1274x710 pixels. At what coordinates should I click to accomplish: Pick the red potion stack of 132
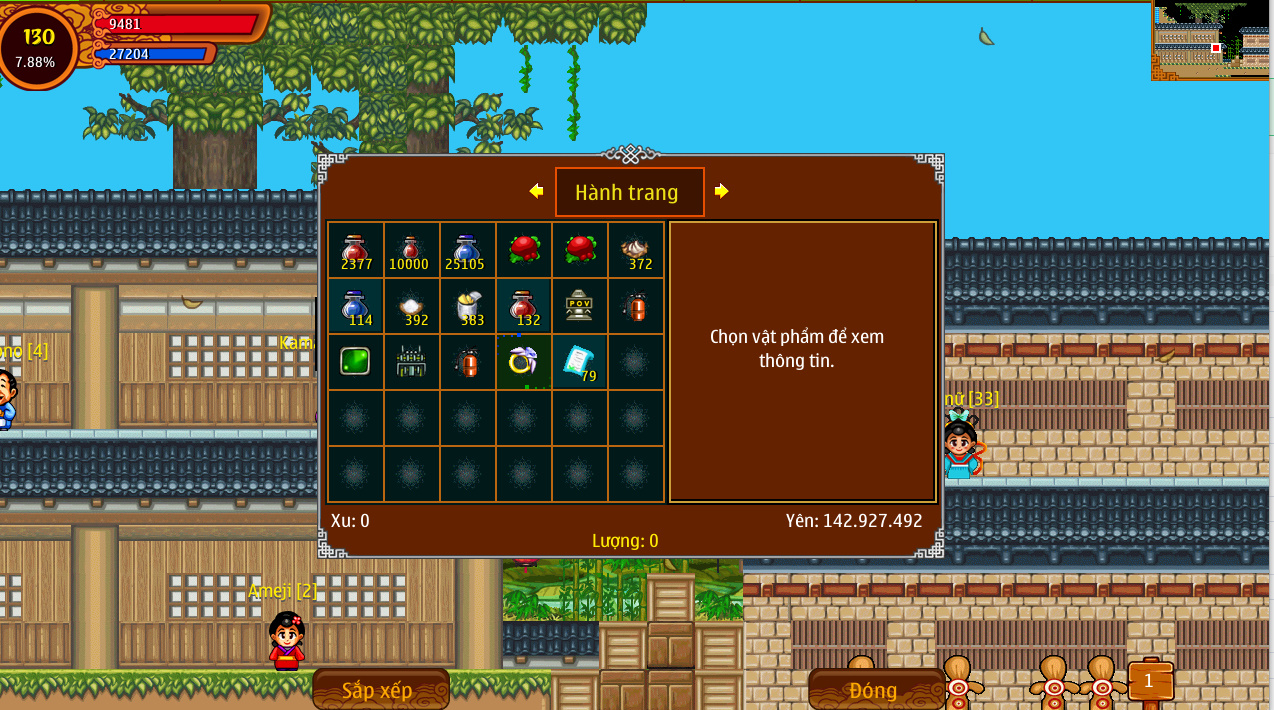(523, 306)
